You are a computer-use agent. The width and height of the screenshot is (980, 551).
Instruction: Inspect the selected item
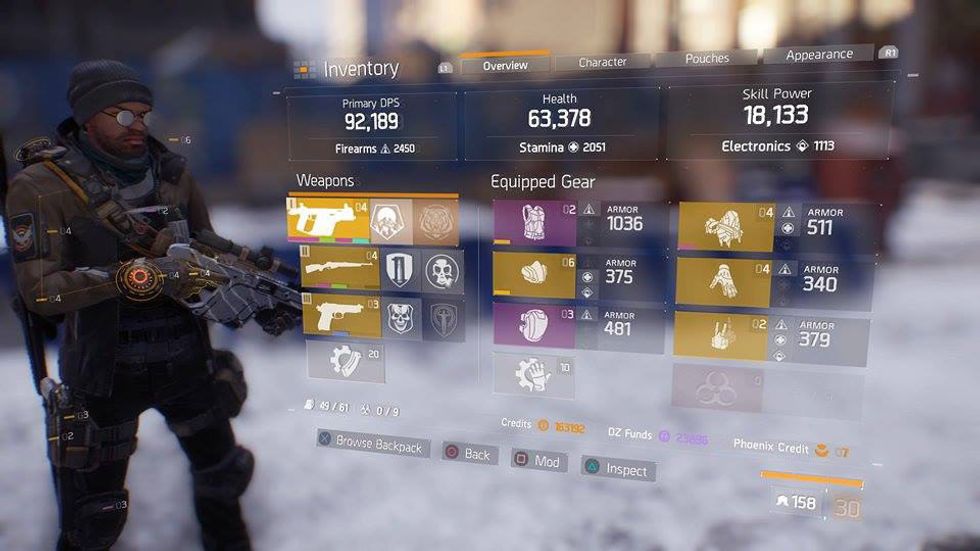click(x=618, y=470)
